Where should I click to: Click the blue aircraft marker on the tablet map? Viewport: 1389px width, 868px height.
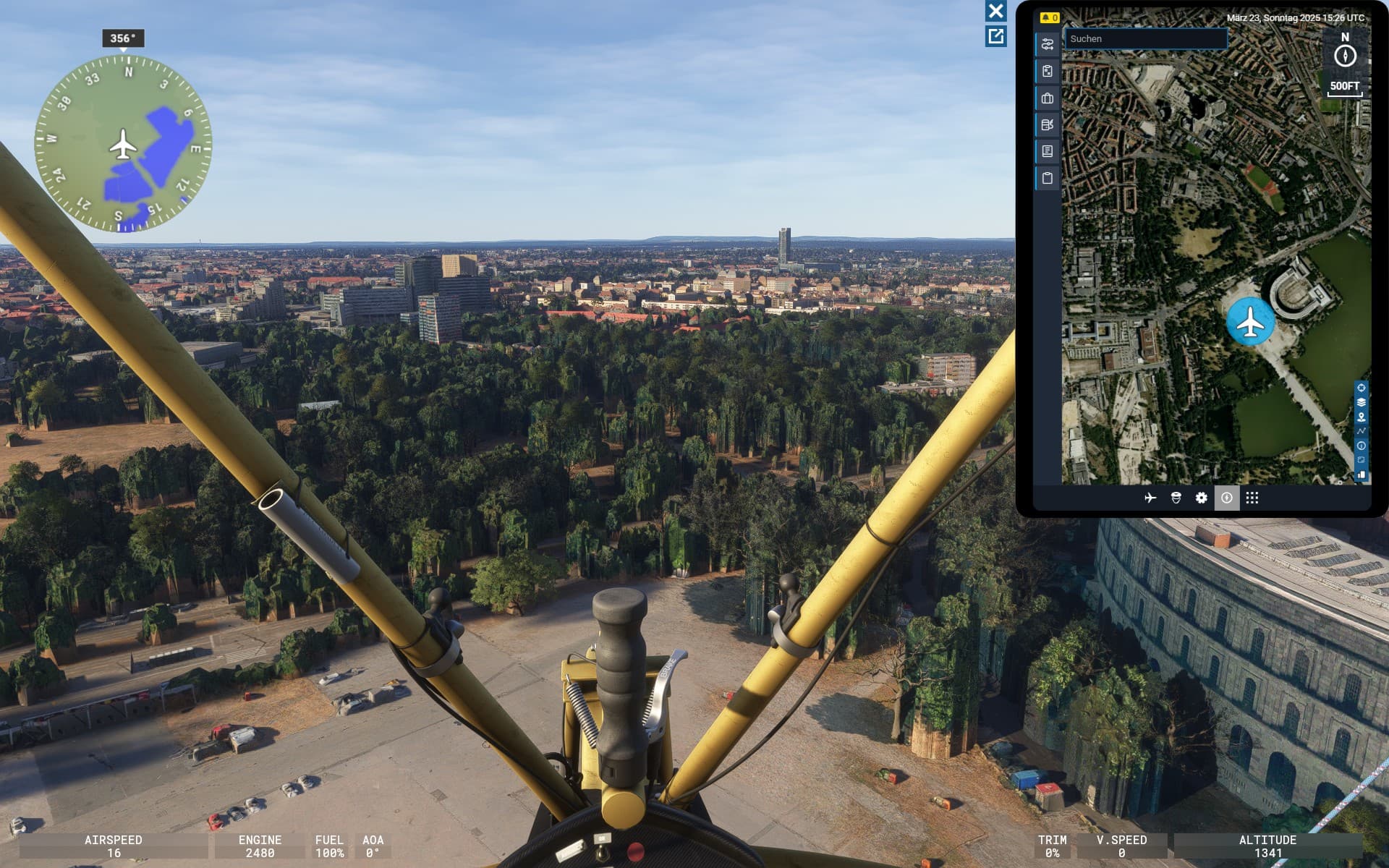point(1250,321)
